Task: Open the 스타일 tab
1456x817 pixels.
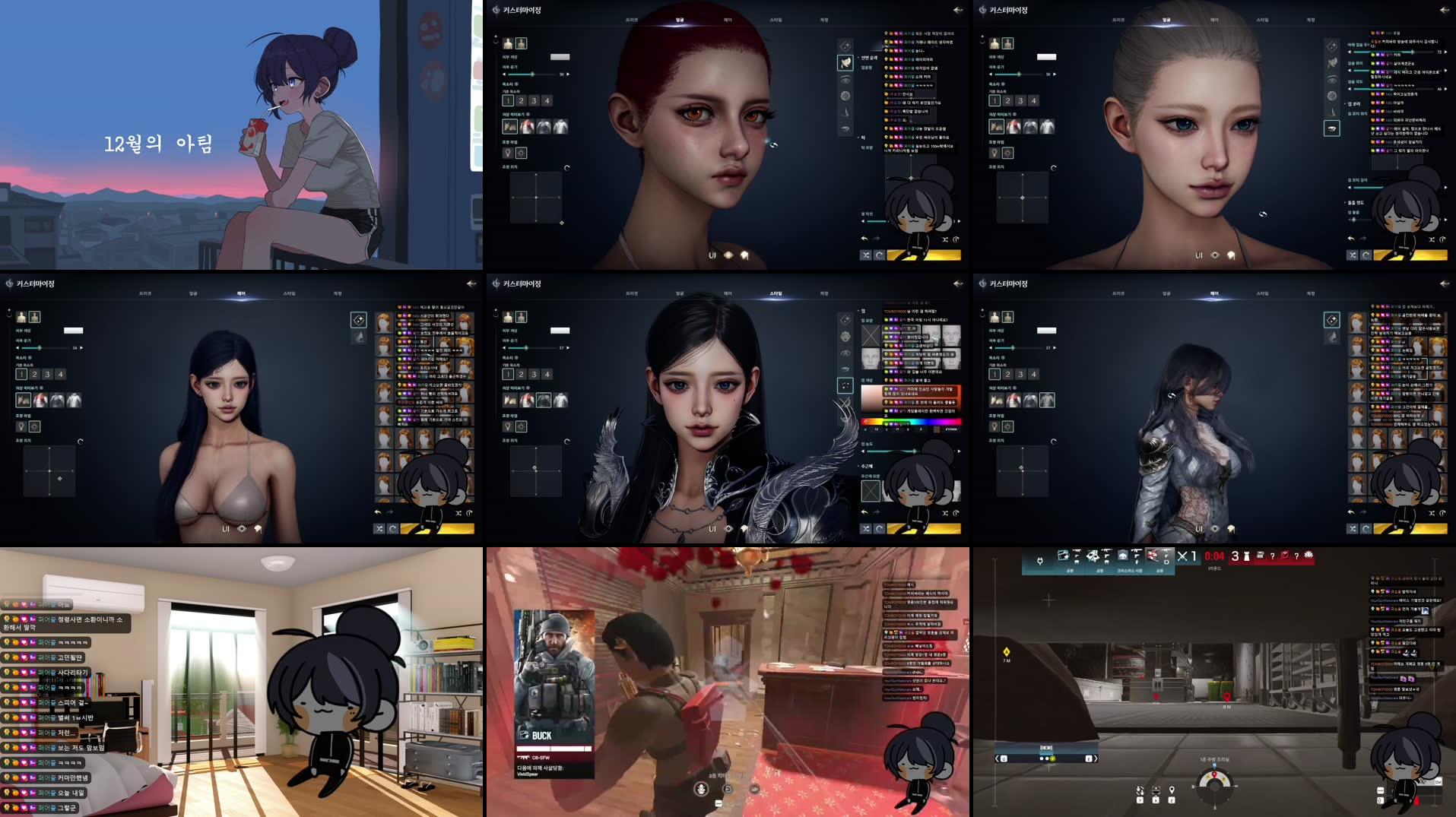Action: click(776, 21)
